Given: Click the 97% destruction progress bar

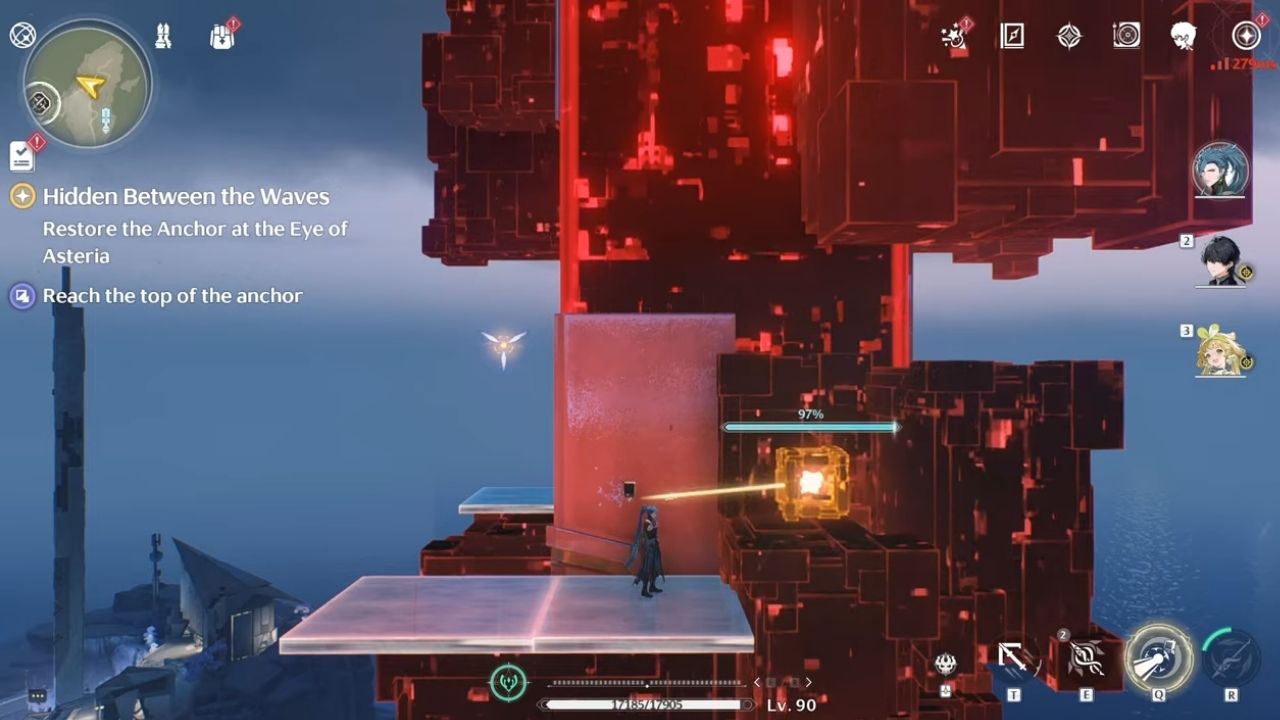Looking at the screenshot, I should pyautogui.click(x=812, y=425).
